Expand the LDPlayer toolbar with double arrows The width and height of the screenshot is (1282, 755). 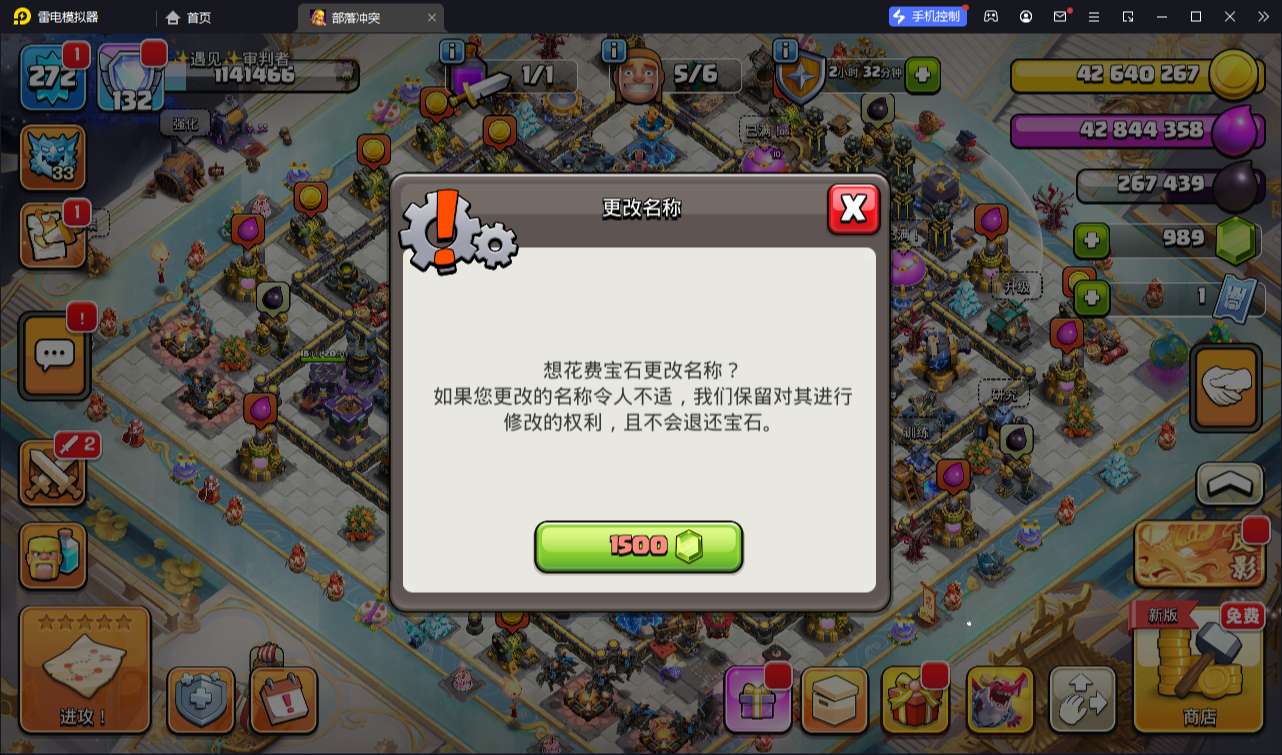coord(1262,16)
